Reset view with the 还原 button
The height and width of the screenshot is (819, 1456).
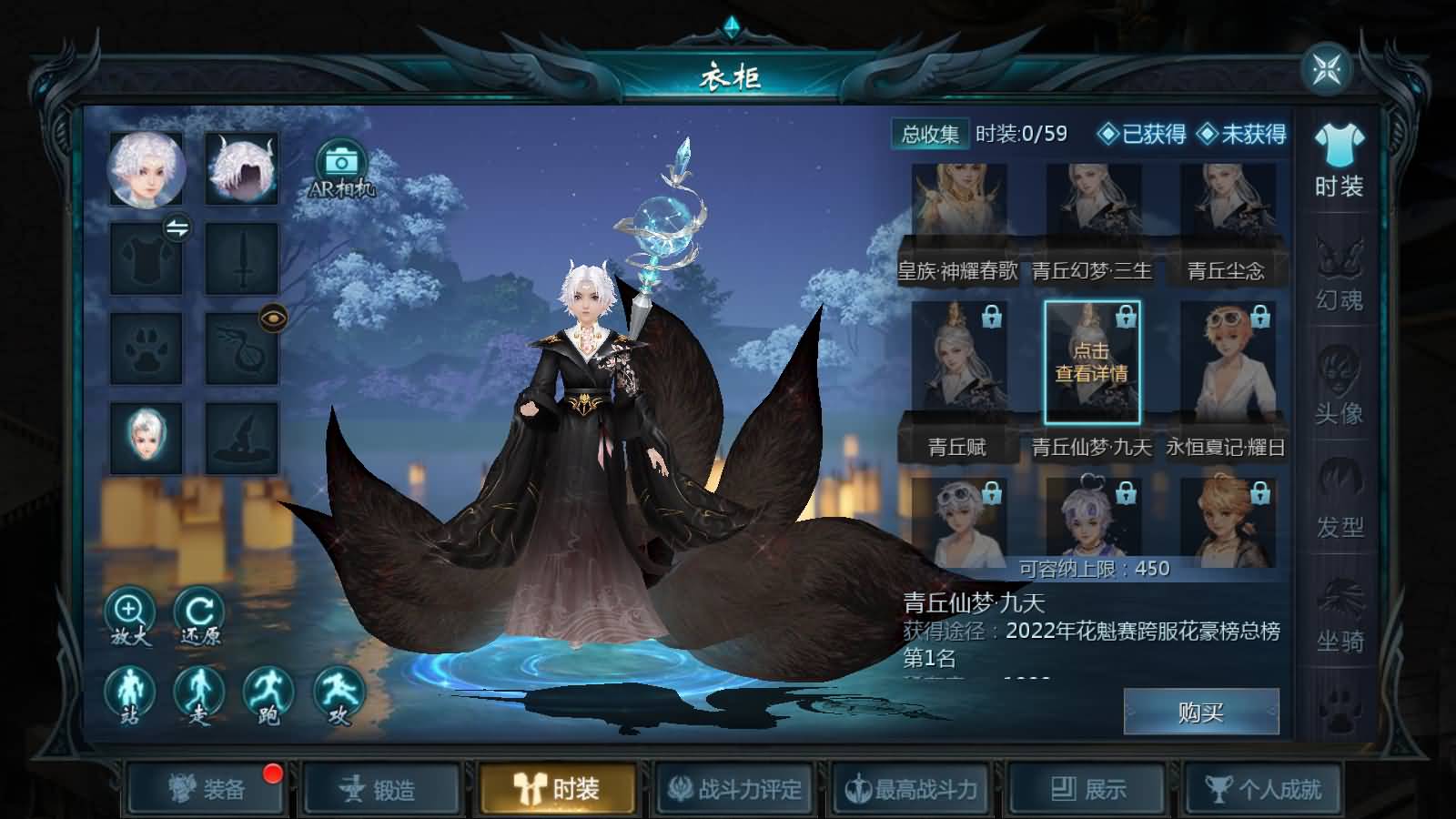coord(198,615)
